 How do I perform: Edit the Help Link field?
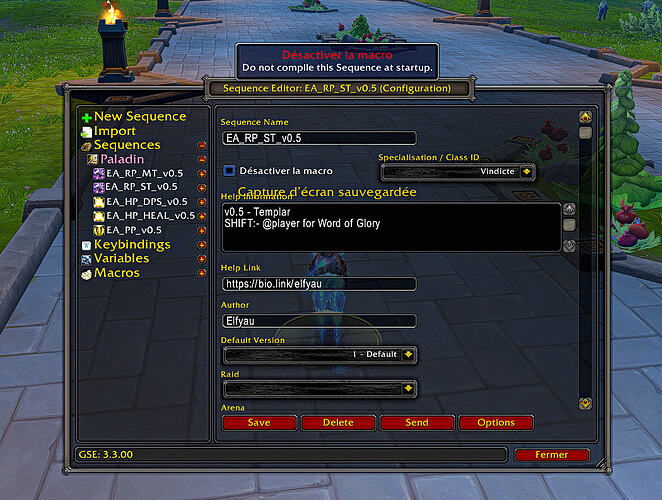[x=318, y=284]
